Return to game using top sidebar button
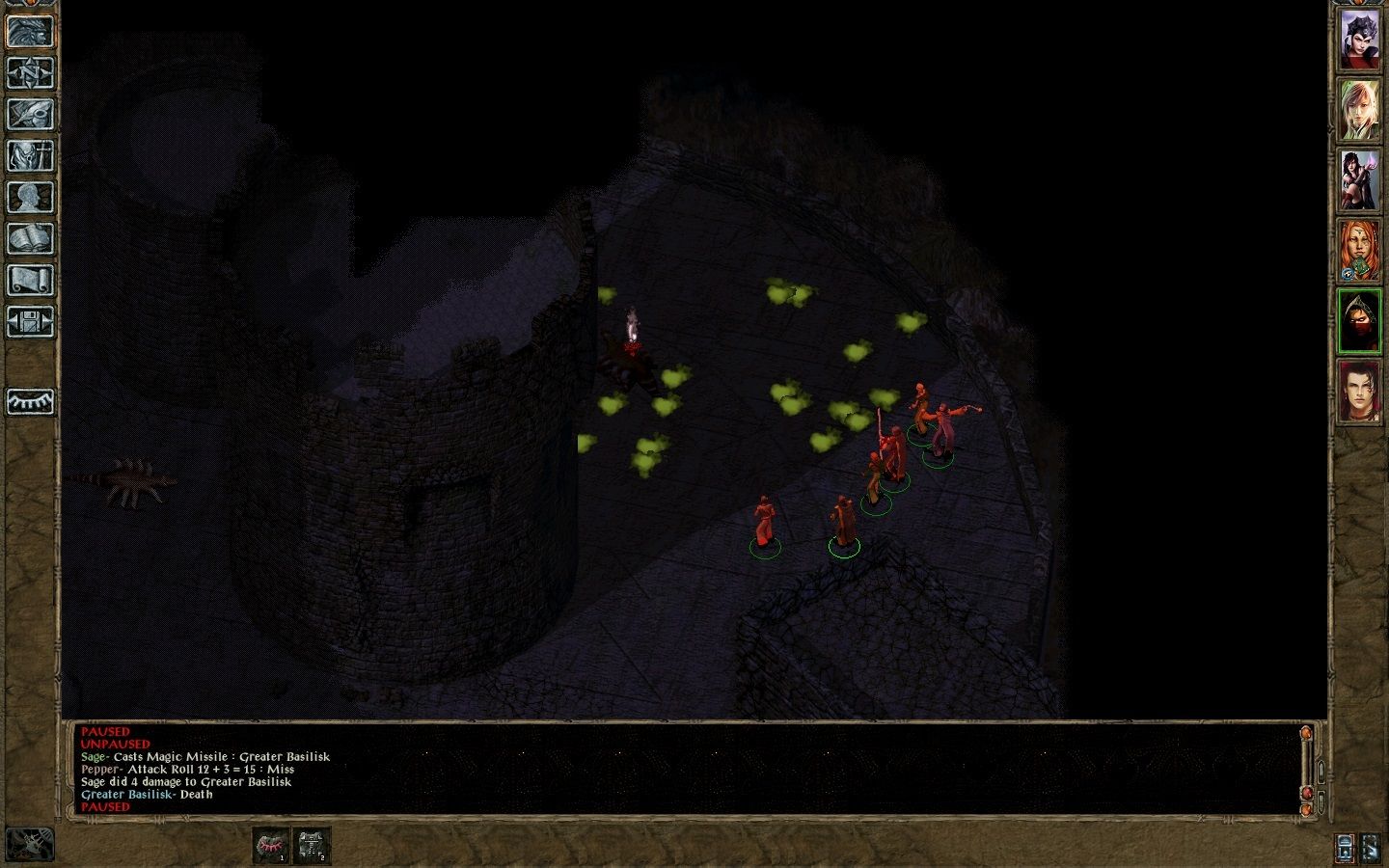The image size is (1389, 868). pyautogui.click(x=30, y=31)
